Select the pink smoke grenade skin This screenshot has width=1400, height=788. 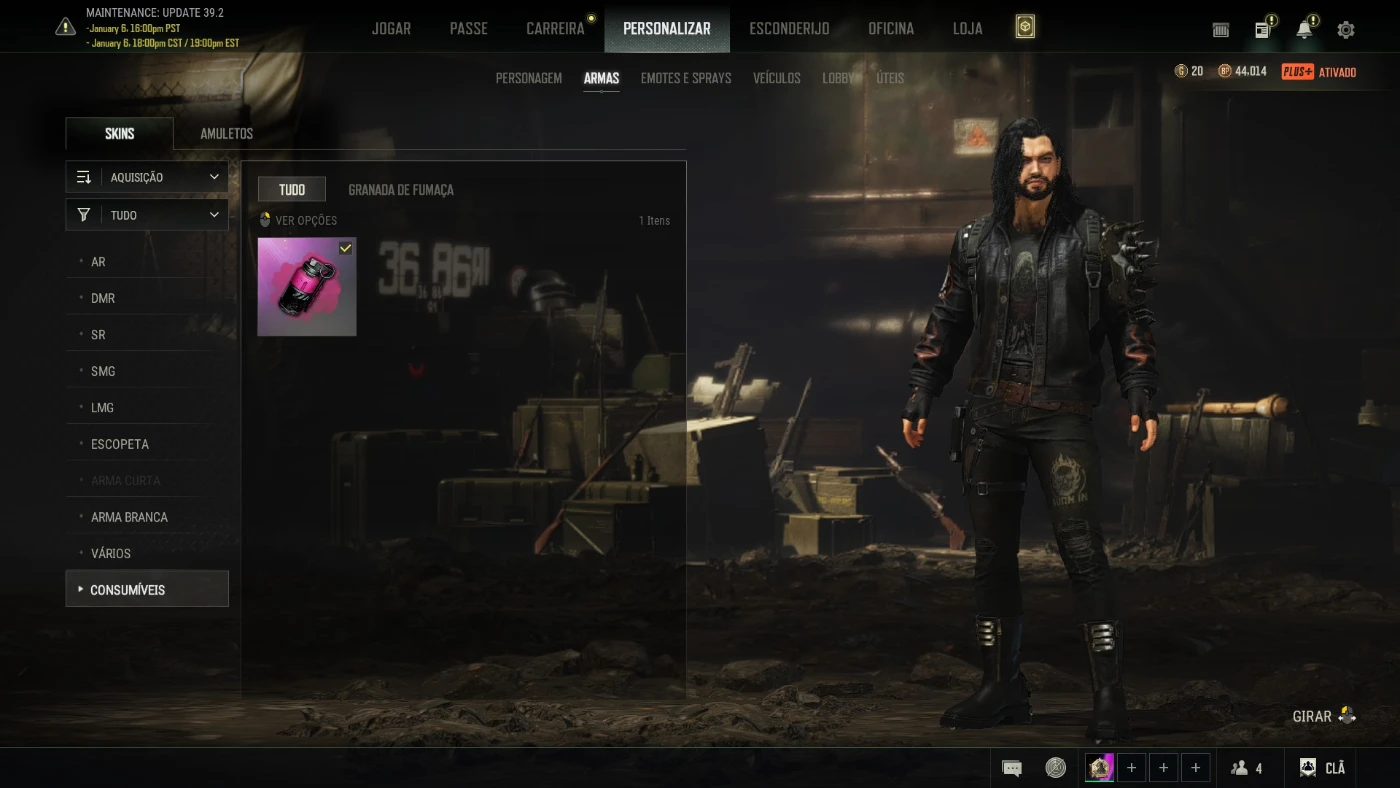[x=307, y=287]
